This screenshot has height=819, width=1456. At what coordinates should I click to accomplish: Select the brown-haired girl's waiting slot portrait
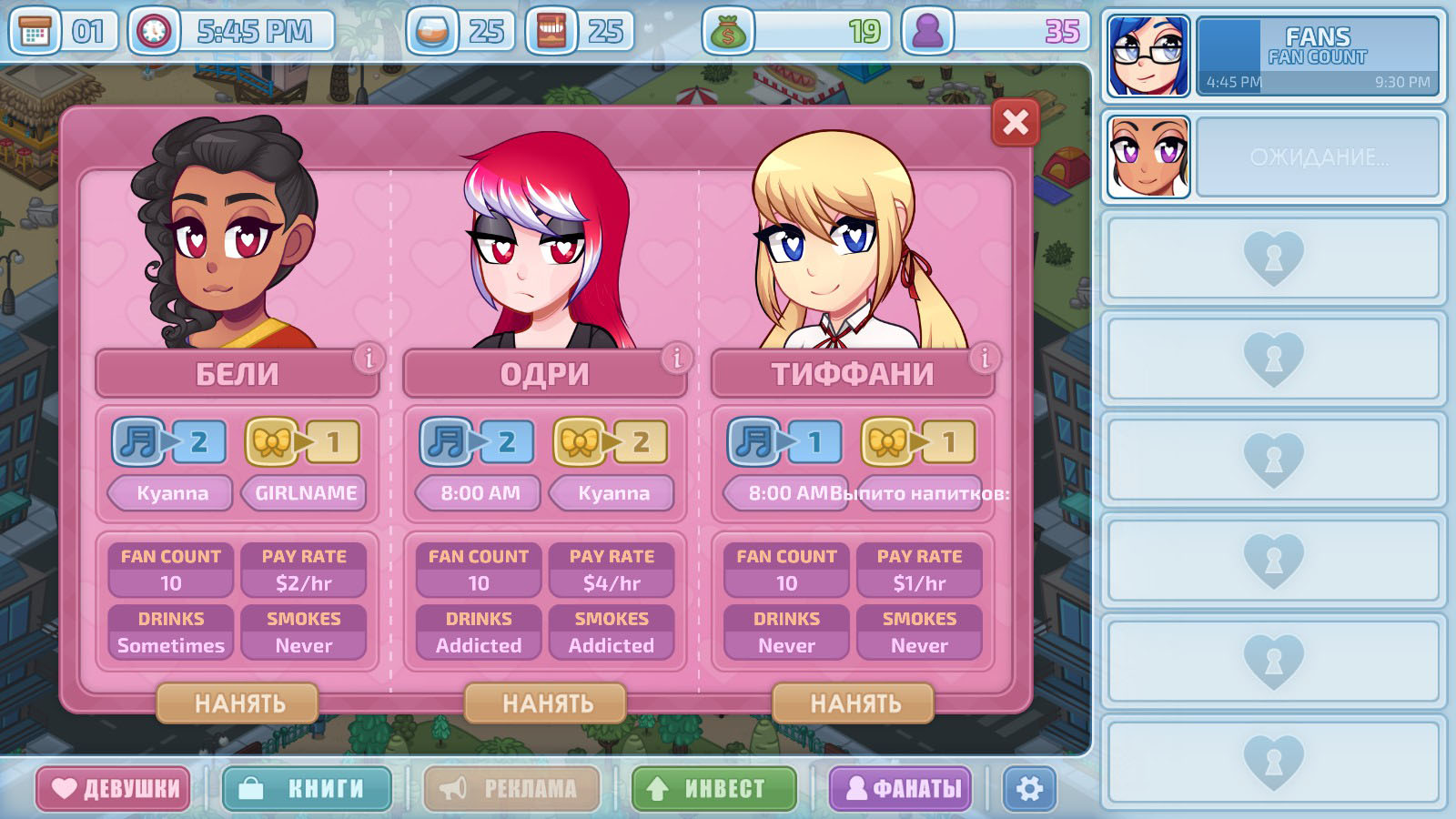(1148, 157)
